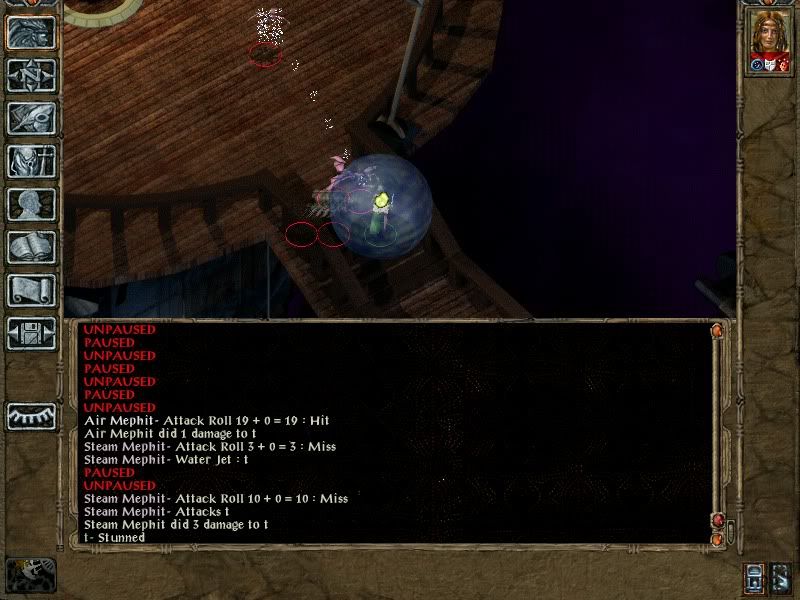Open the journal with the scroll icon
Viewport: 800px width, 600px height.
tap(32, 290)
